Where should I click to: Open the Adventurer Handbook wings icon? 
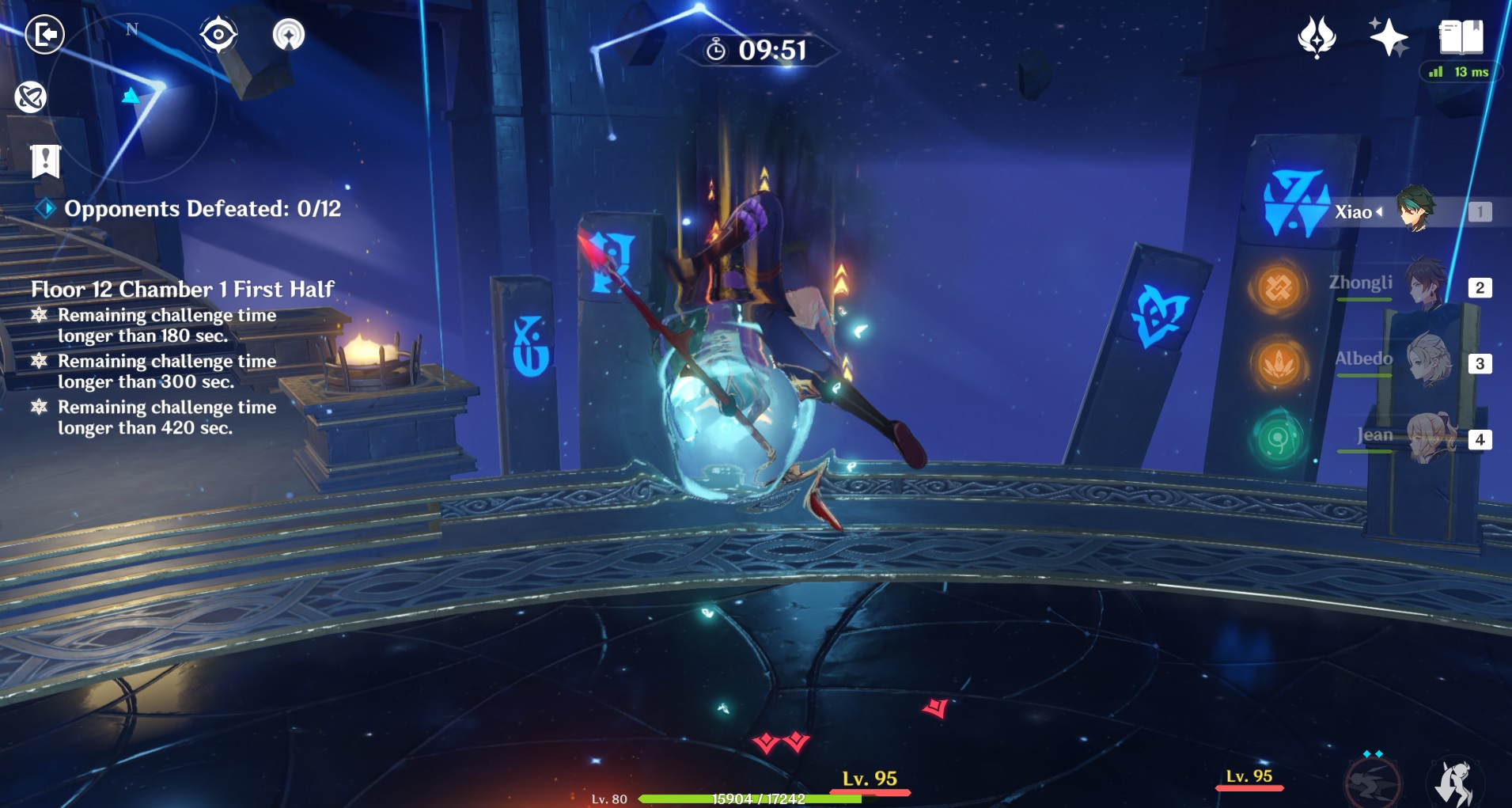[x=1315, y=35]
